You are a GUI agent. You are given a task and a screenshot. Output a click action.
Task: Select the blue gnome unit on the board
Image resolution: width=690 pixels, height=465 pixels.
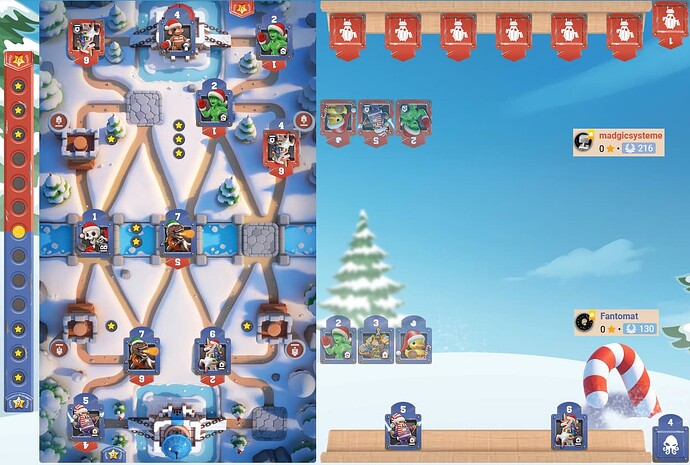87,417
